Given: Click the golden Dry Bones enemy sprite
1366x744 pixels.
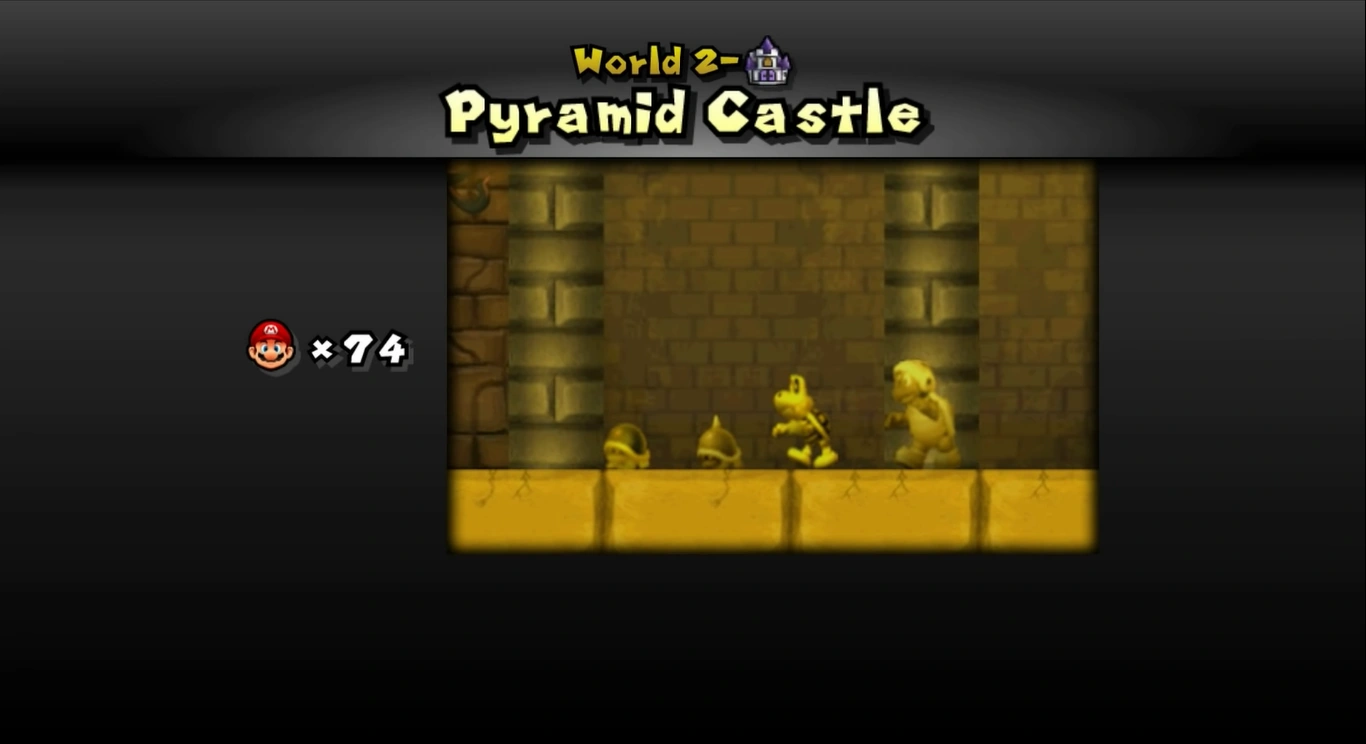Looking at the screenshot, I should tap(798, 420).
